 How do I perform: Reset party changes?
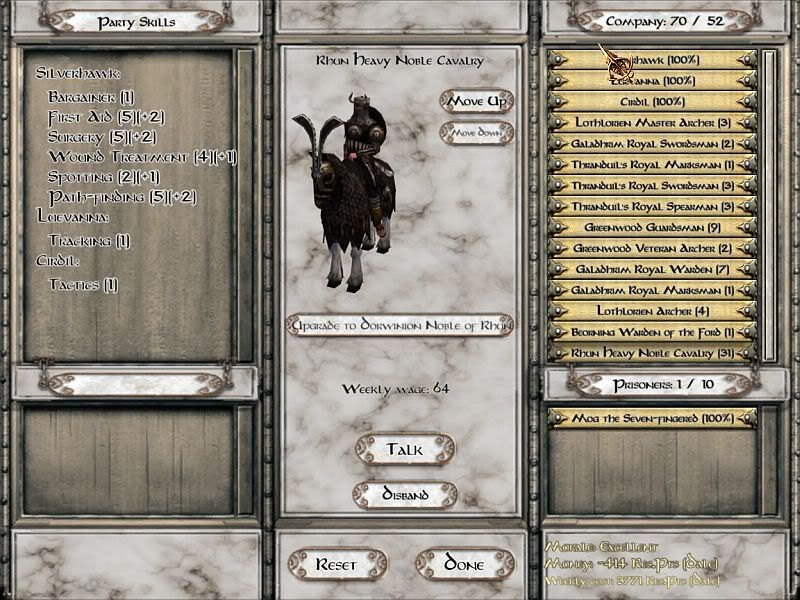click(x=336, y=565)
